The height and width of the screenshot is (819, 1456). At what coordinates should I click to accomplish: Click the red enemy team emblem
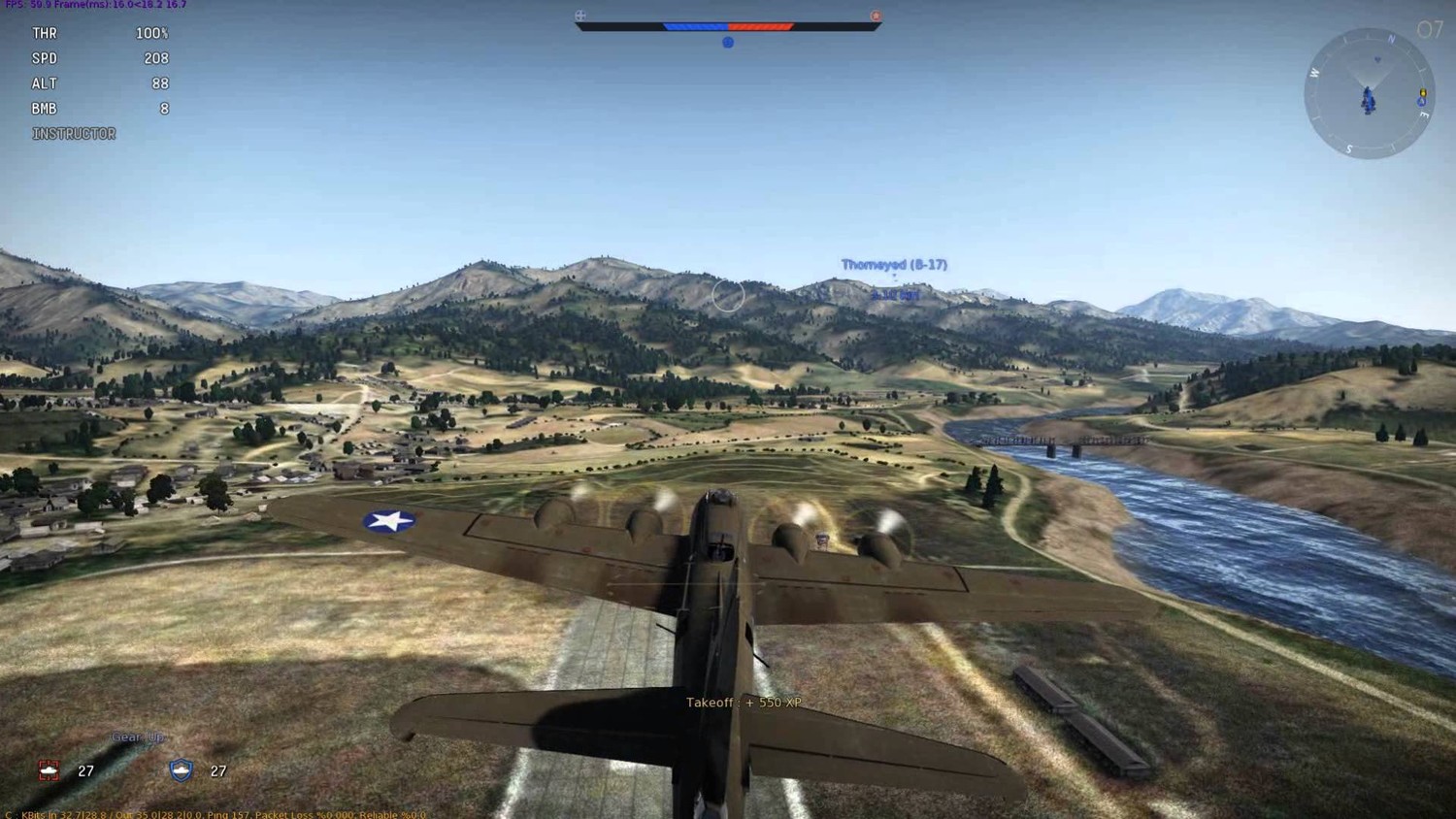pos(876,16)
